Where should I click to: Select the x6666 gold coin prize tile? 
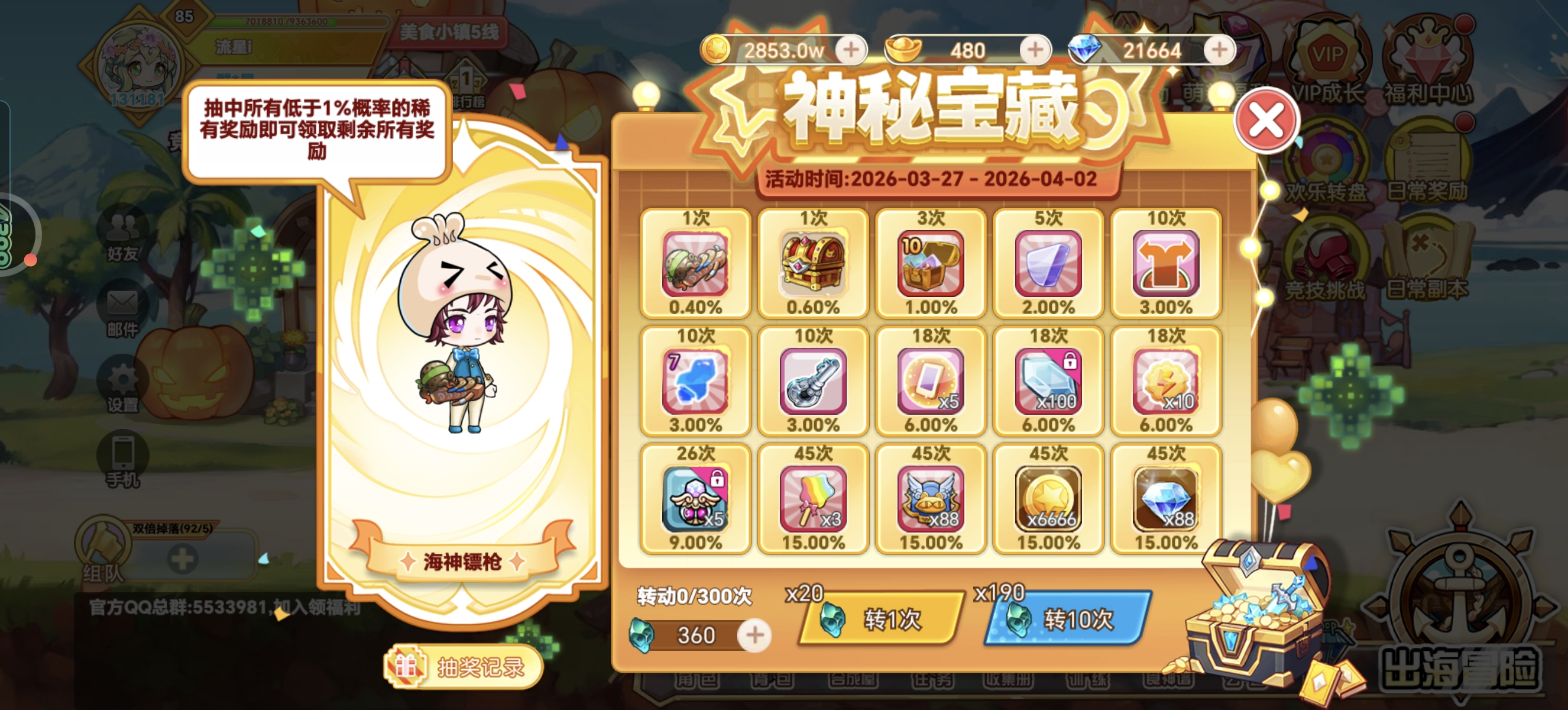pyautogui.click(x=1048, y=498)
